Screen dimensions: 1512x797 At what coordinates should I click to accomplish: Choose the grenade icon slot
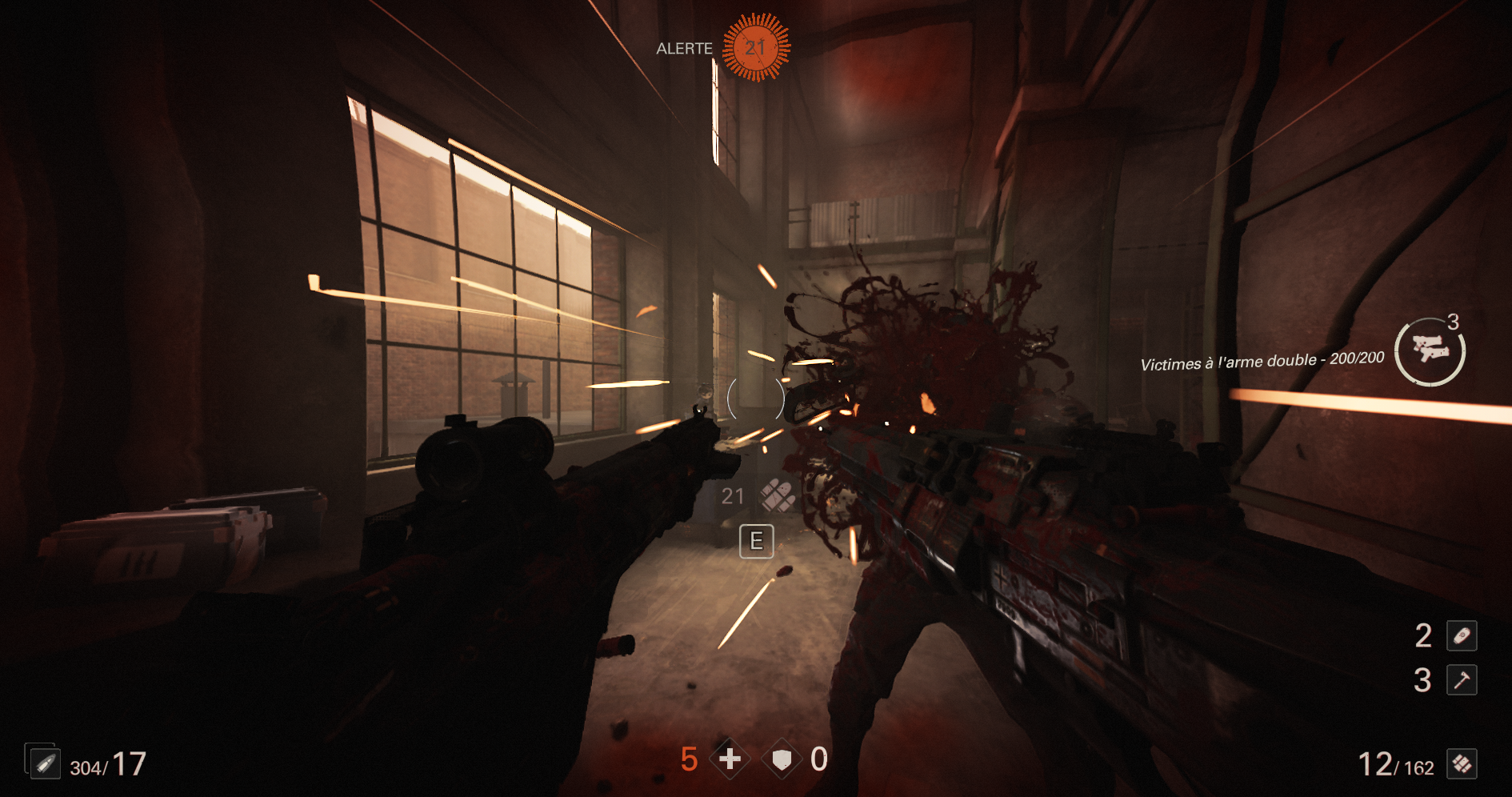click(1462, 636)
